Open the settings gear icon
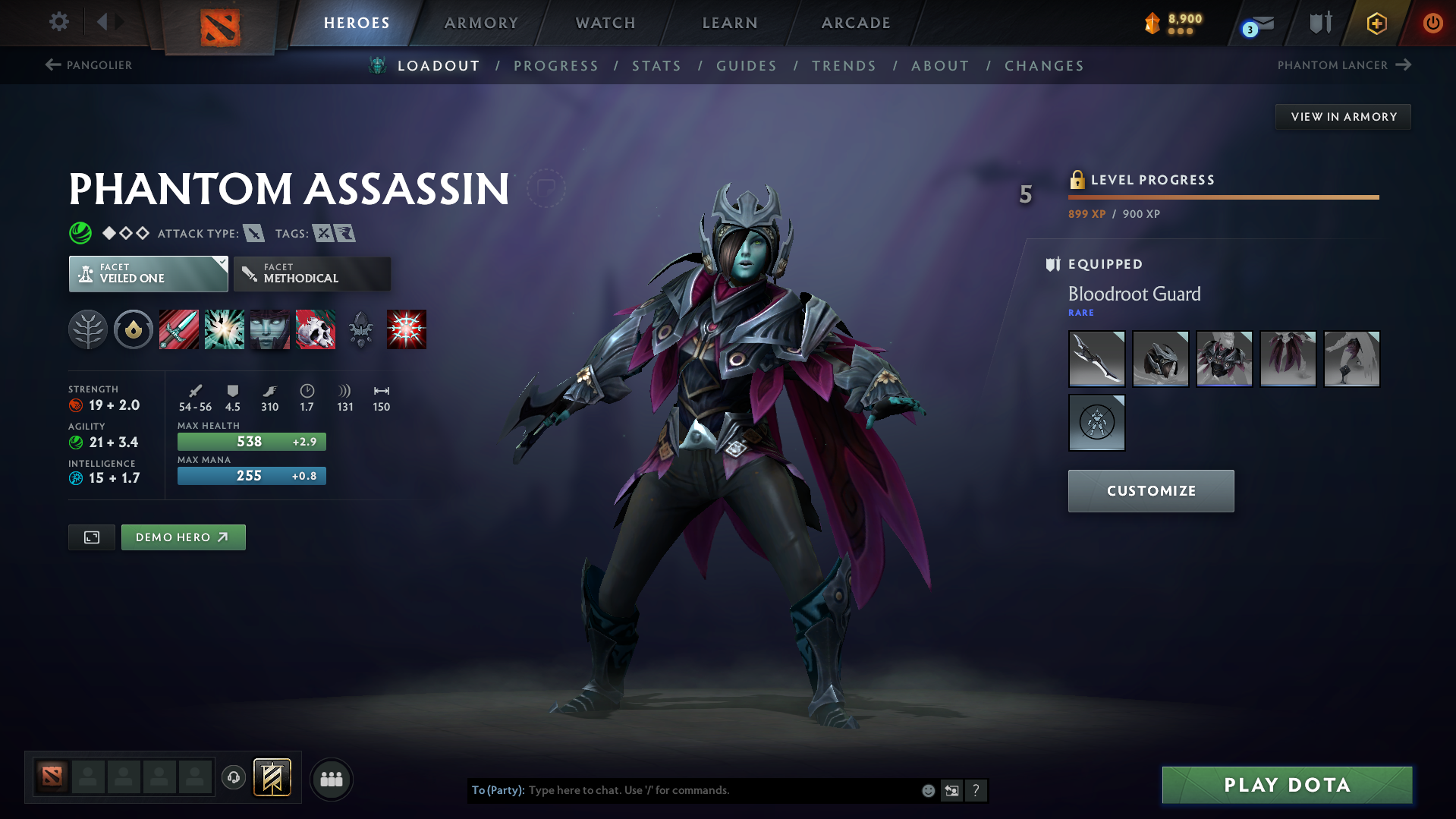 click(x=58, y=22)
